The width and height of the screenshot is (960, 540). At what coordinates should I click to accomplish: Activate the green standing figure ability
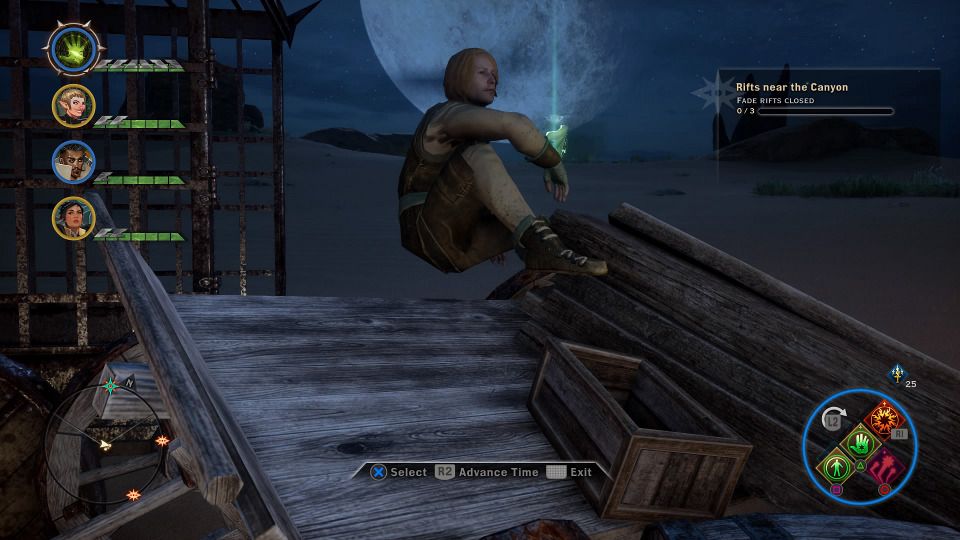[834, 466]
